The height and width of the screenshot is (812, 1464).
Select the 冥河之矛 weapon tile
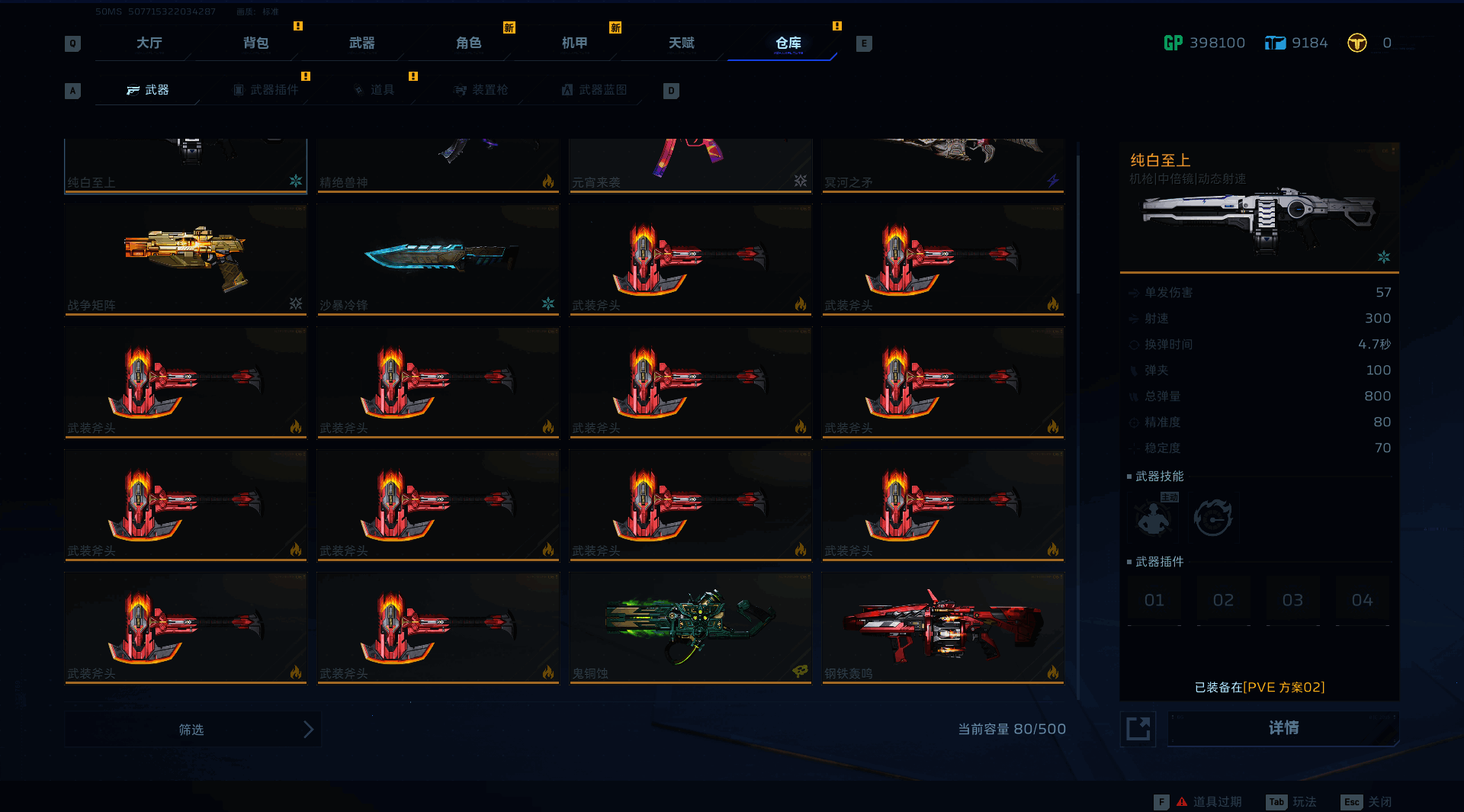[x=942, y=165]
